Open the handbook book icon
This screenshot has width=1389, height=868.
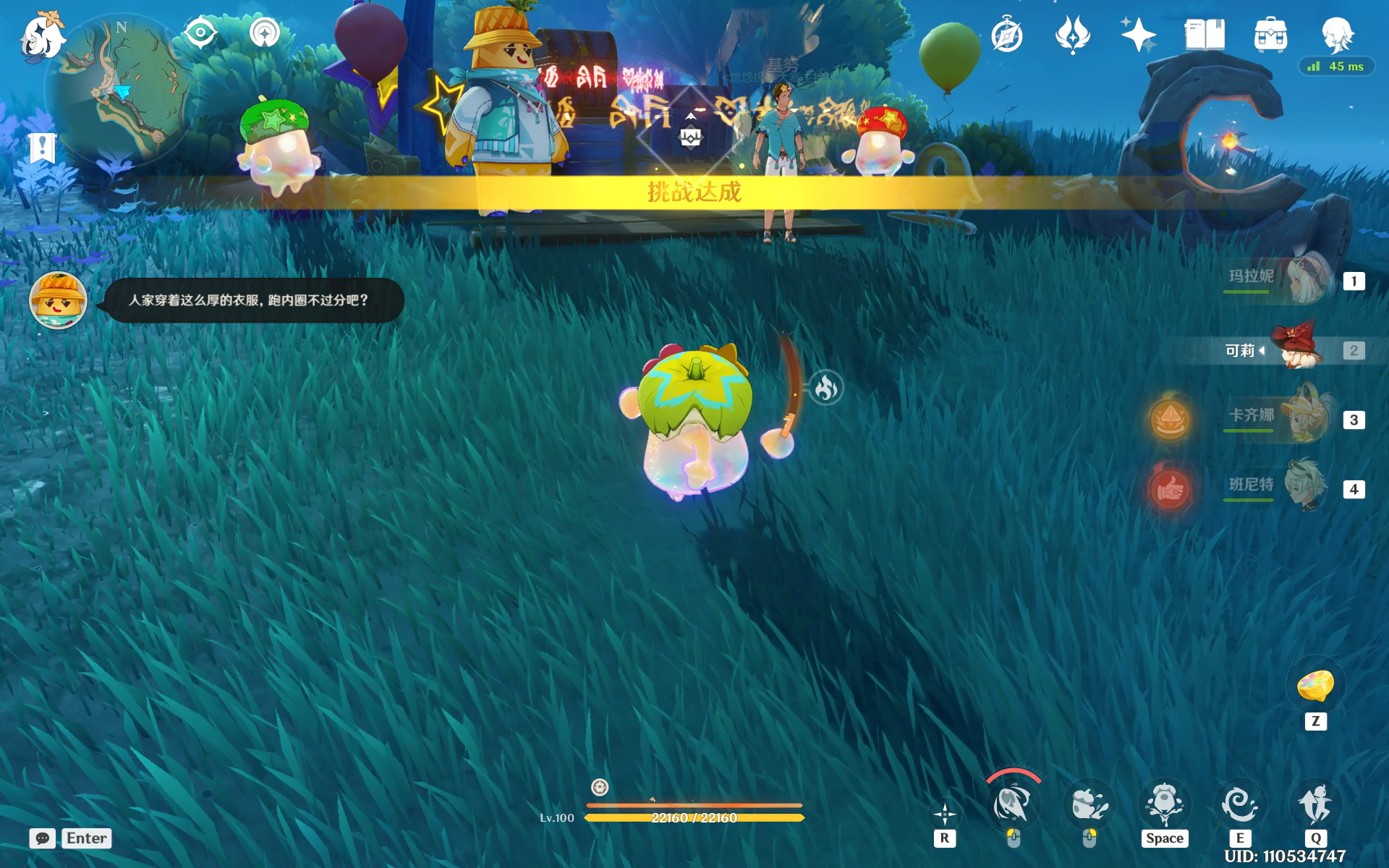coord(1205,35)
